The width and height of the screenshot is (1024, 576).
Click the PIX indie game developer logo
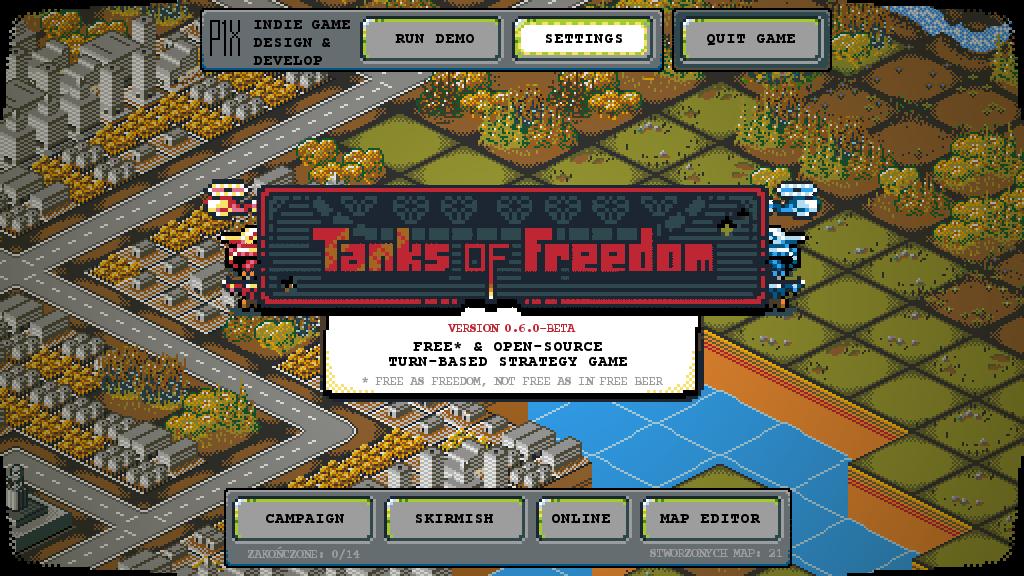pyautogui.click(x=224, y=40)
